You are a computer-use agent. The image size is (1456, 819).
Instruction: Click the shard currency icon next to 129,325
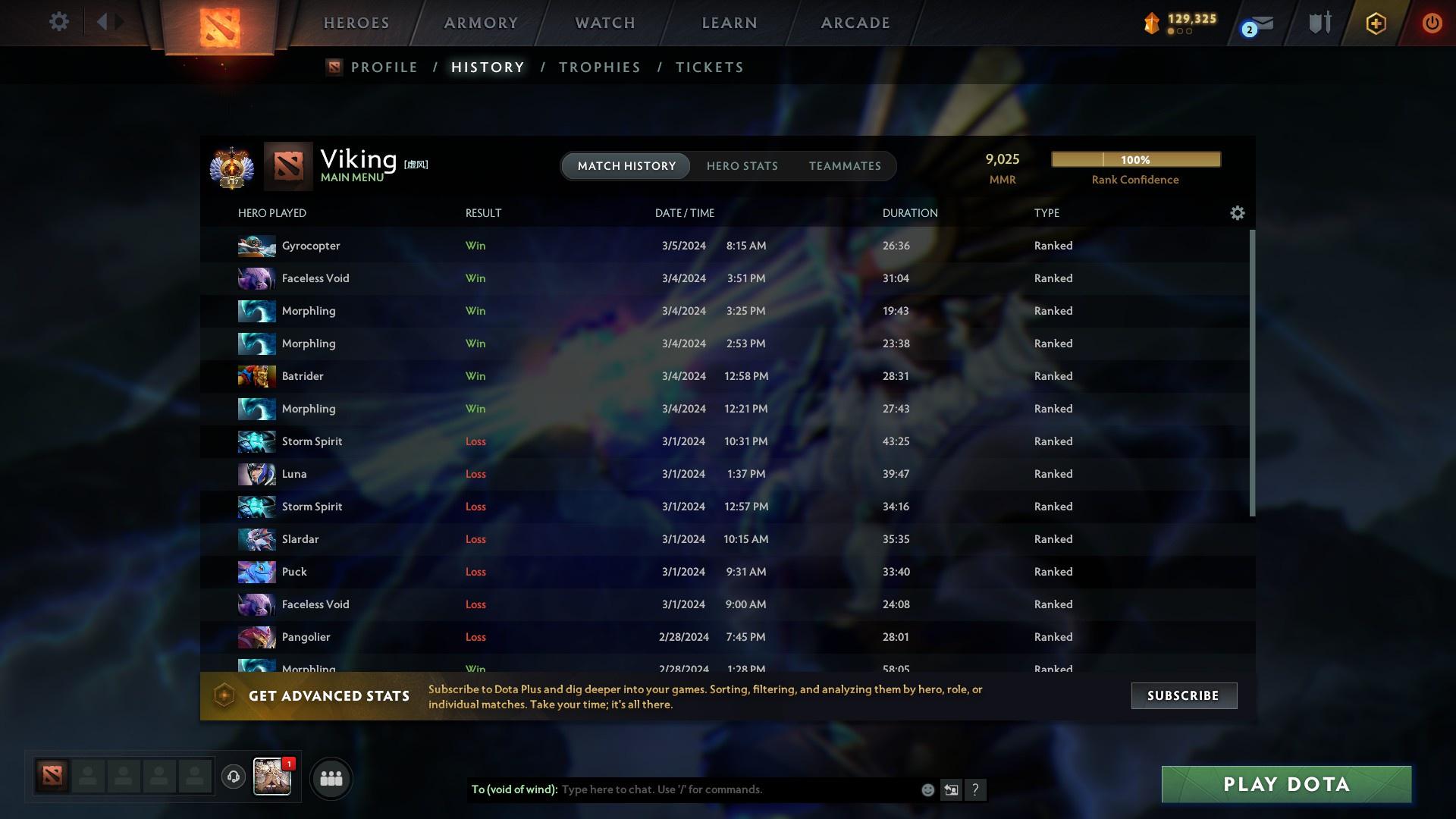tap(1151, 22)
